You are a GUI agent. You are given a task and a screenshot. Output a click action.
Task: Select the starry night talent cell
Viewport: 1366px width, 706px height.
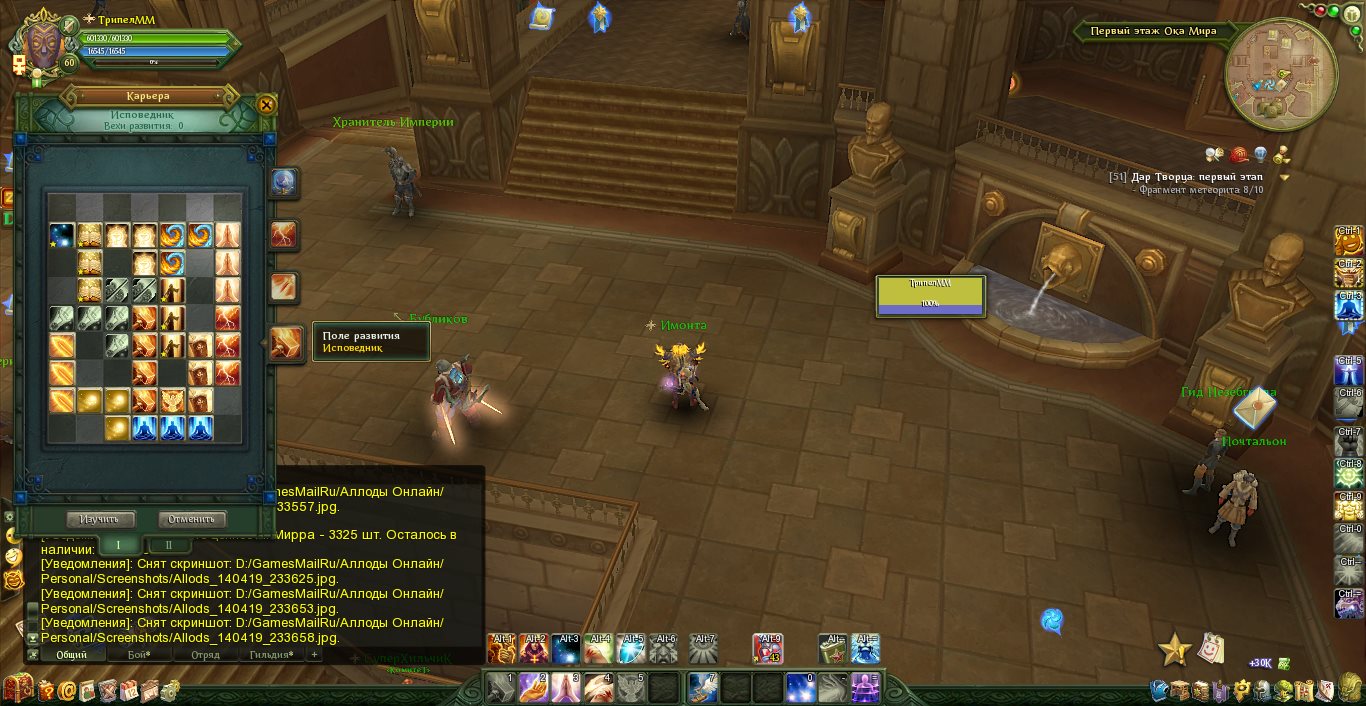tap(62, 236)
